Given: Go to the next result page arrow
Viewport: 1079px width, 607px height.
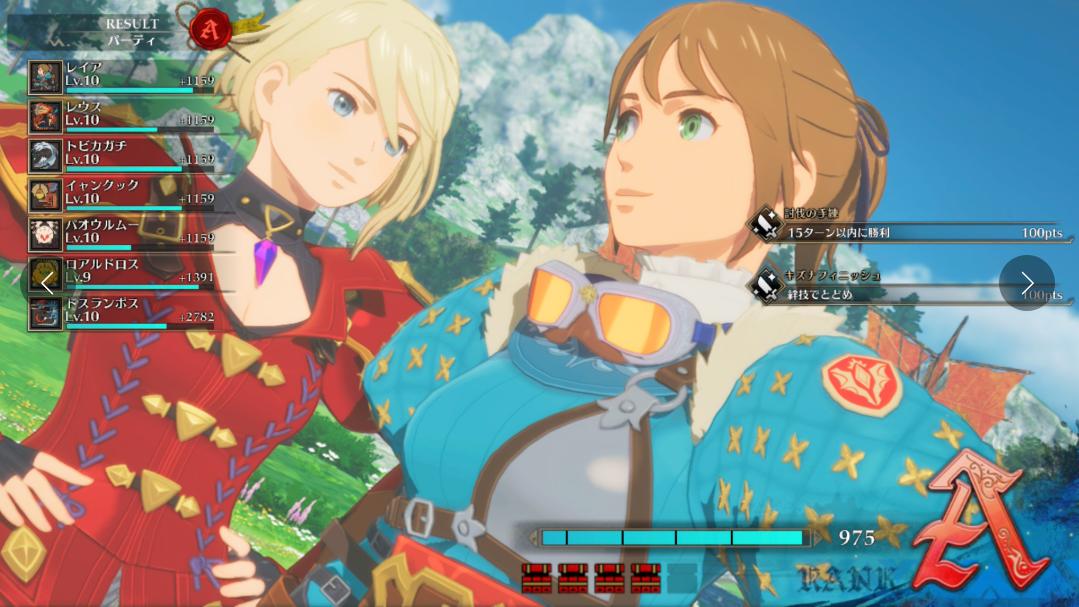Looking at the screenshot, I should [1026, 283].
